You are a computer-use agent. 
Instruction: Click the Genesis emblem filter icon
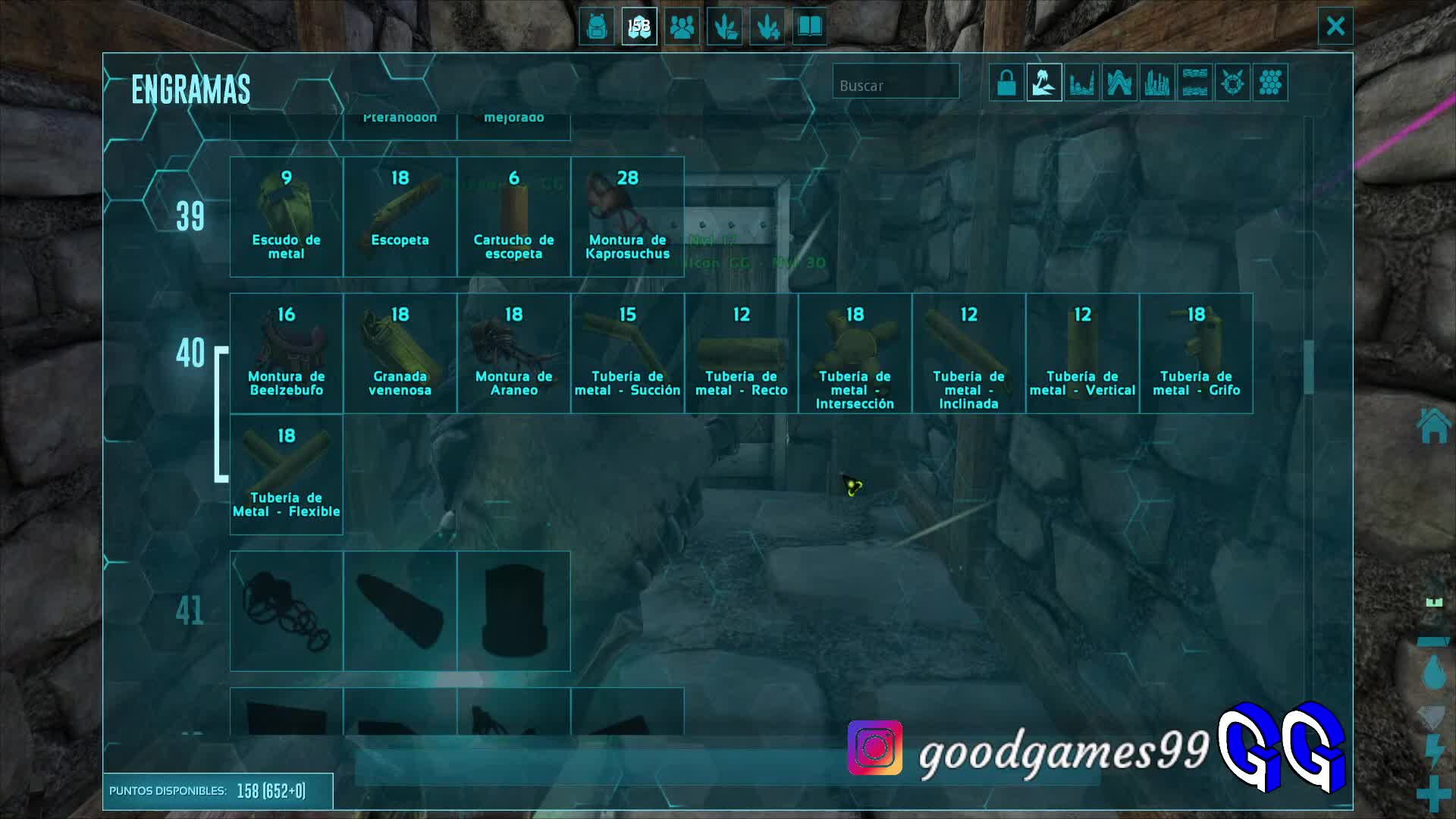coord(1232,82)
